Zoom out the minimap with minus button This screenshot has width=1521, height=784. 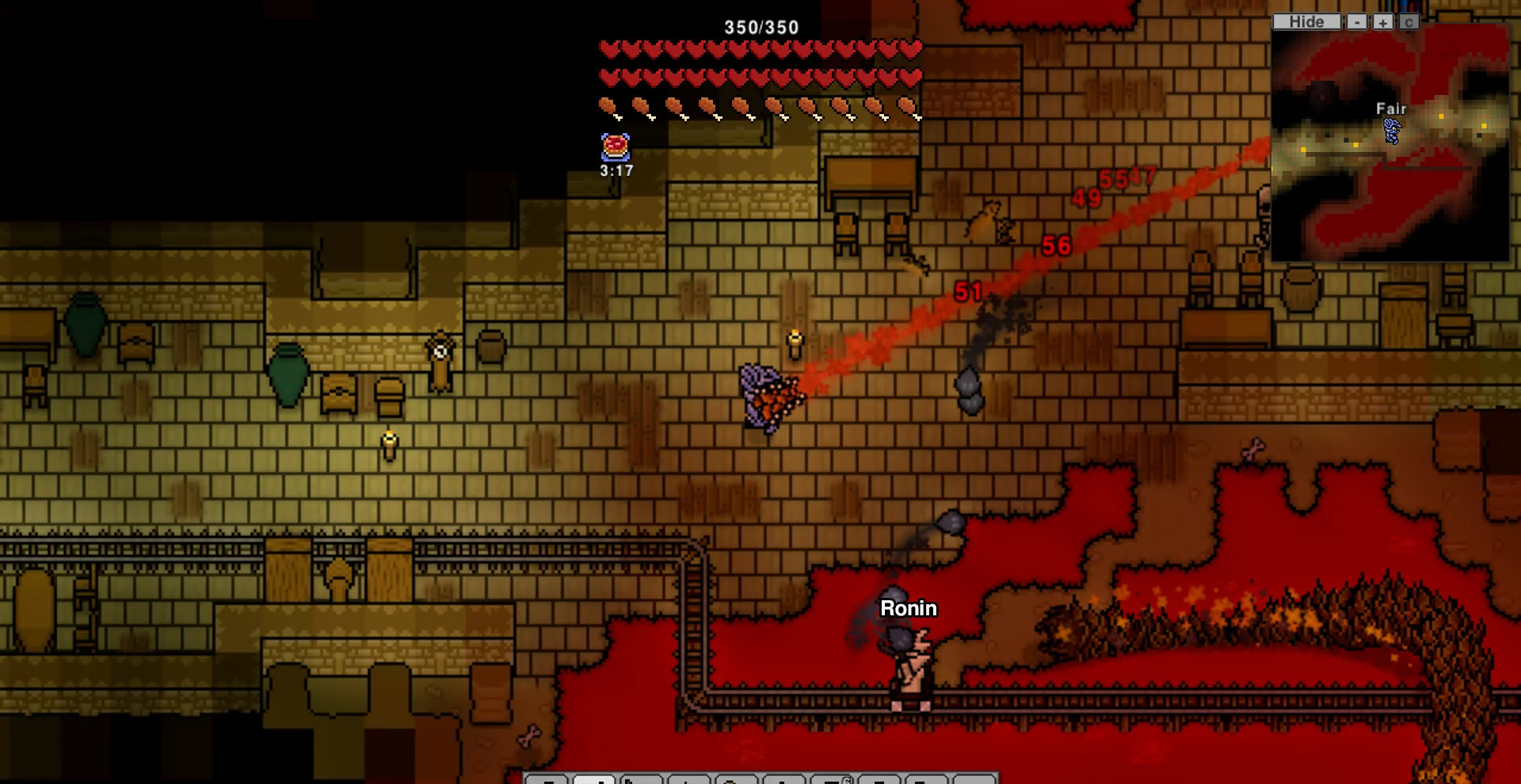coord(1358,22)
